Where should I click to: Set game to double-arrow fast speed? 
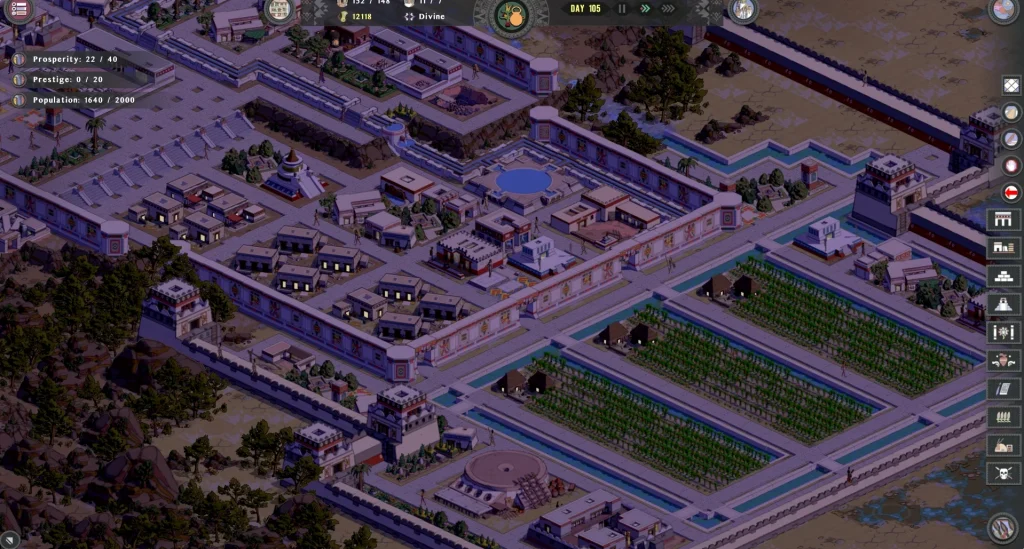point(645,9)
